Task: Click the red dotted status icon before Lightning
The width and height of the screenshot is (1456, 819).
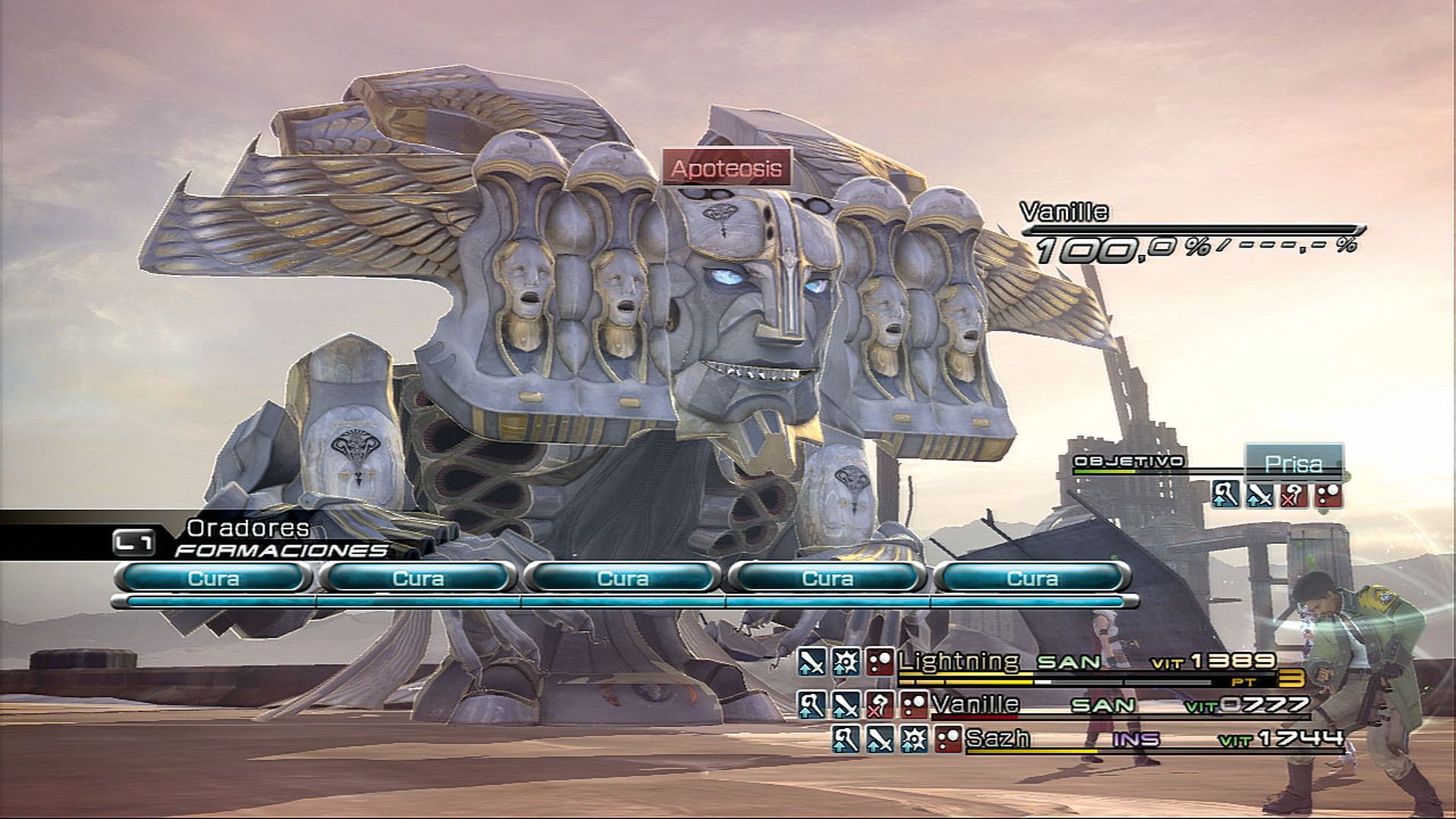Action: pos(880,662)
